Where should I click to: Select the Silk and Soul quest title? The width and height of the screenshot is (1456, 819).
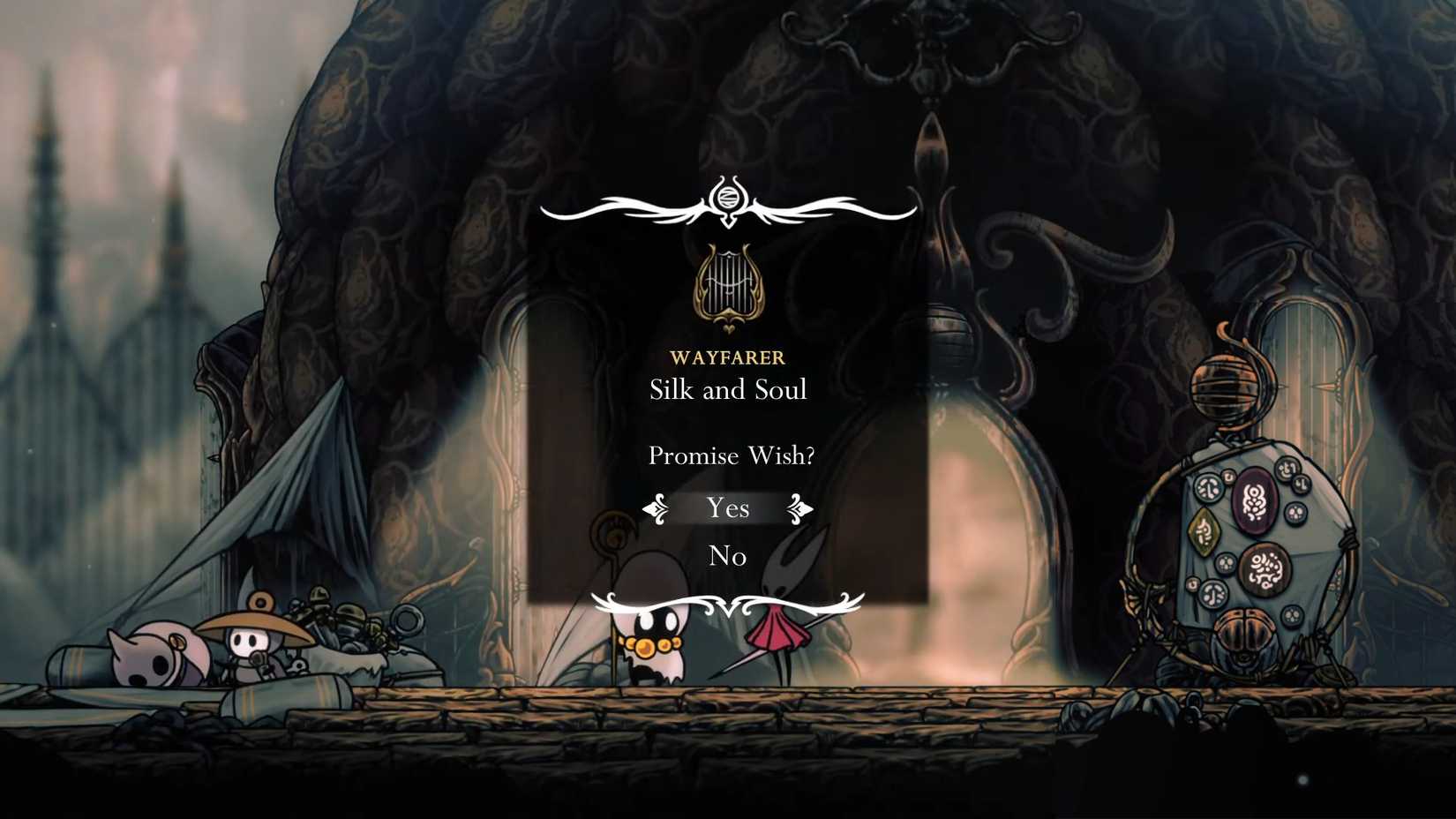point(727,390)
